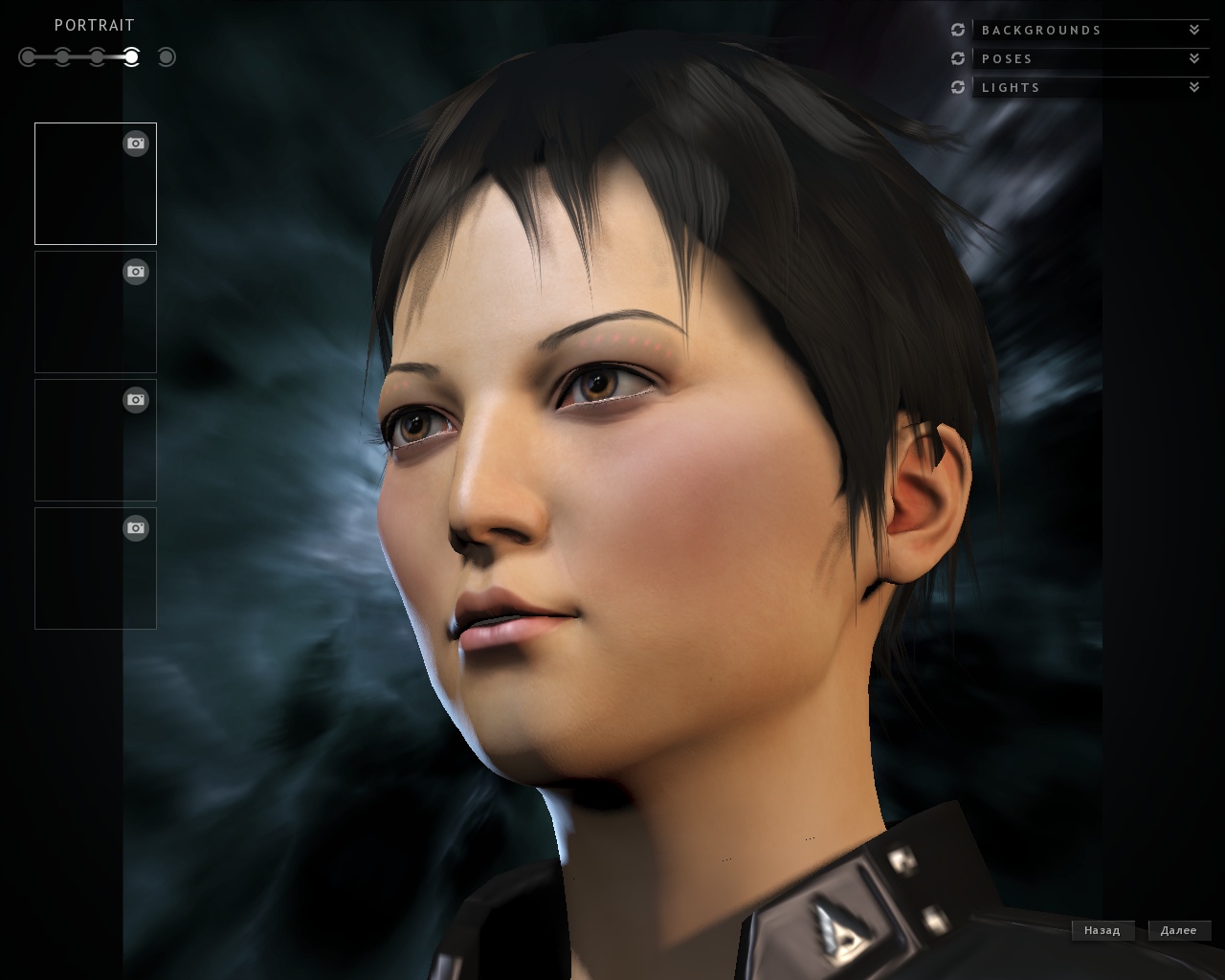Randomize the lights with its refresh icon
The height and width of the screenshot is (980, 1225).
[x=958, y=87]
